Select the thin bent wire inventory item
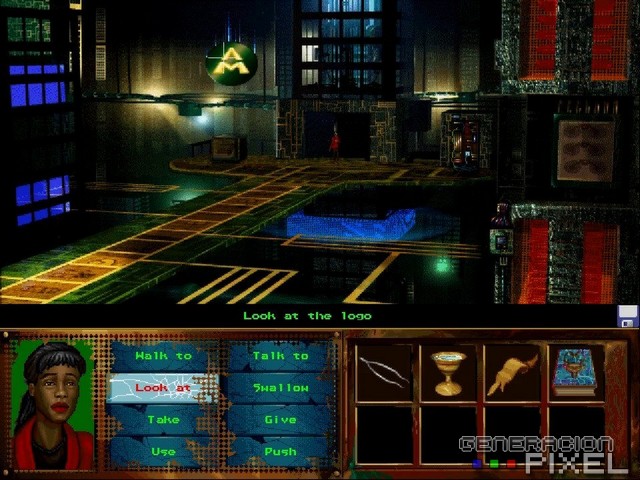This screenshot has height=480, width=640. click(x=384, y=373)
